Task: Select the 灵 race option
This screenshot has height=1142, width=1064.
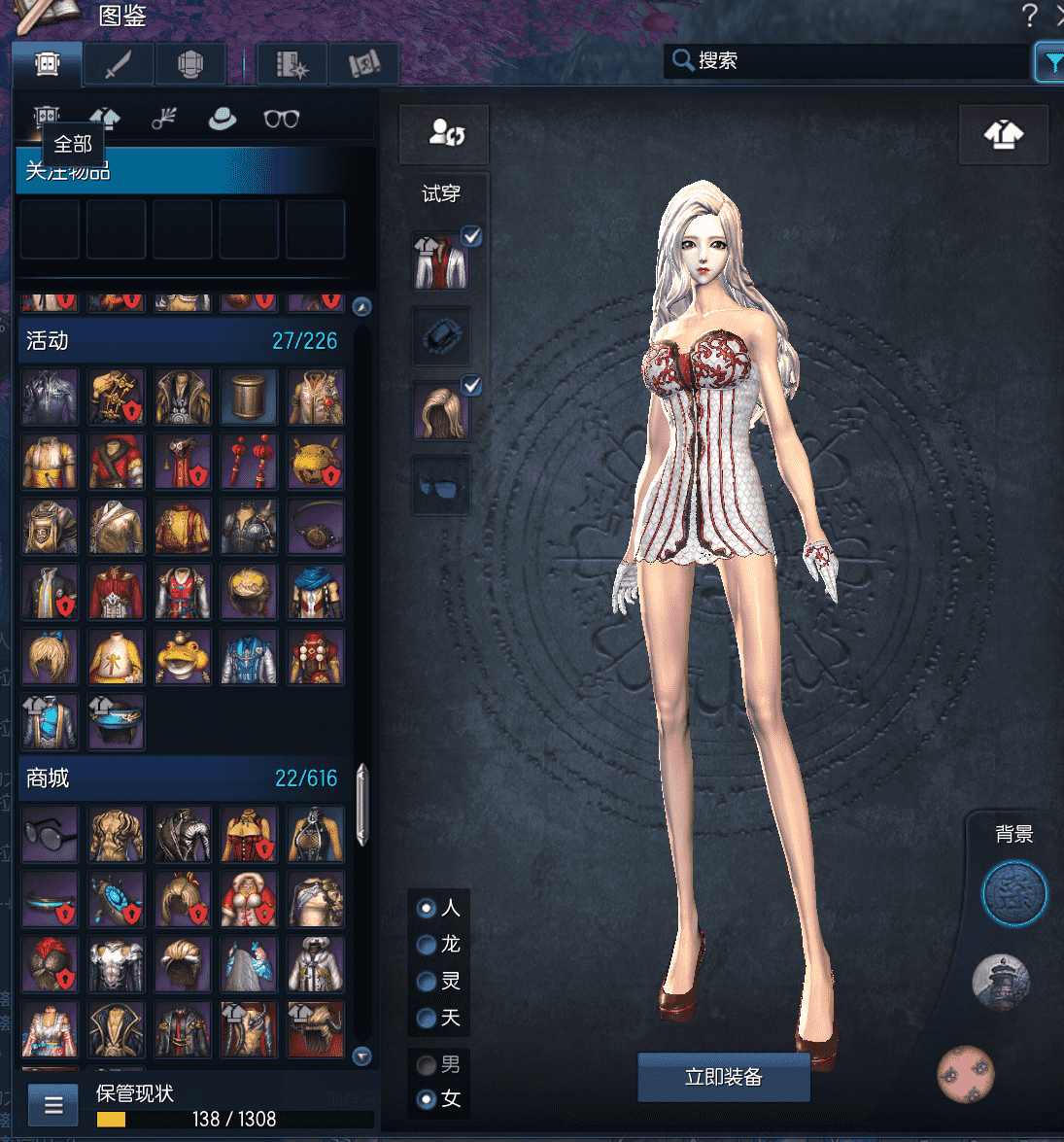Action: point(427,982)
